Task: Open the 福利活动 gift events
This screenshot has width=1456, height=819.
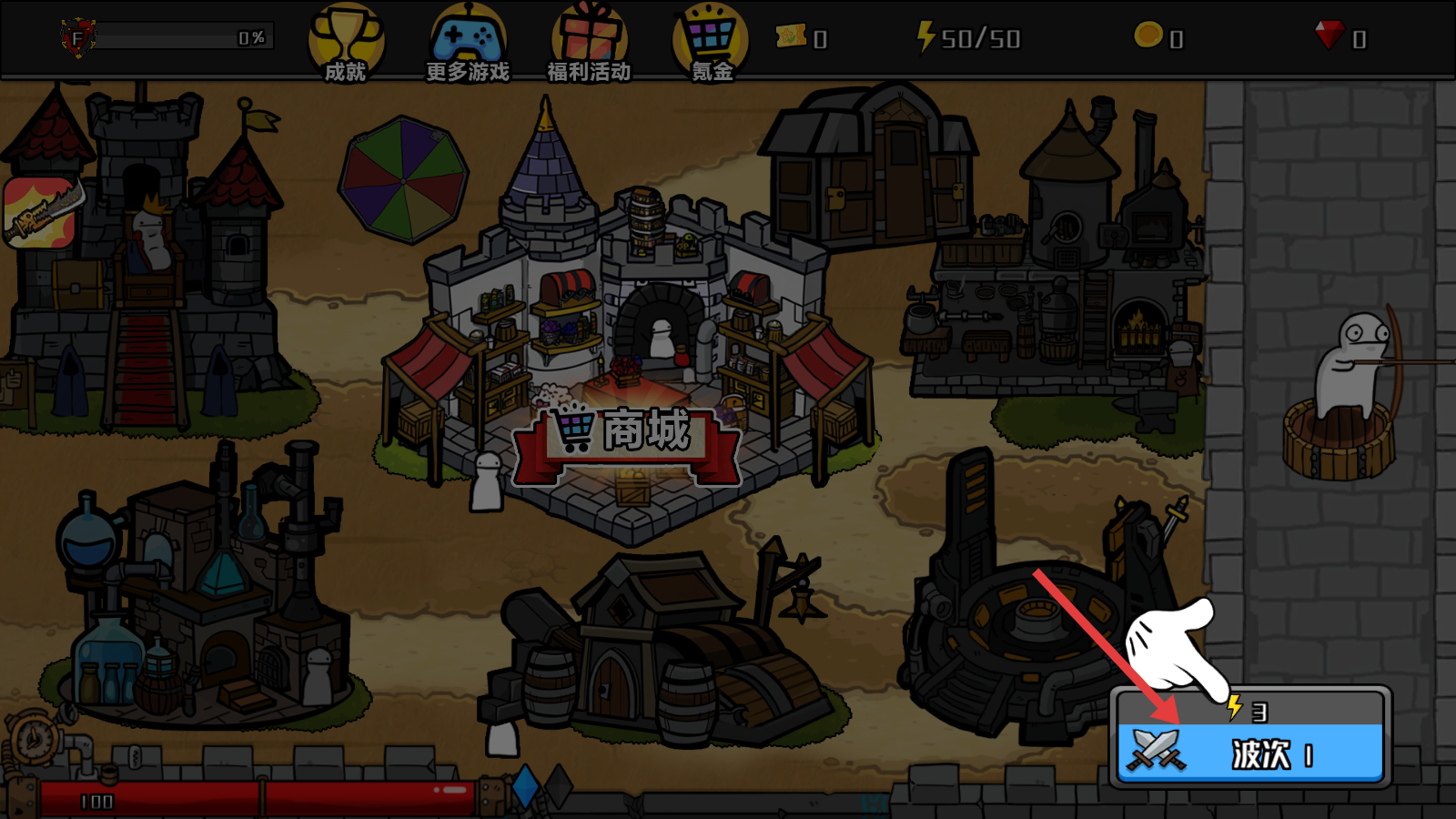Action: 589,43
